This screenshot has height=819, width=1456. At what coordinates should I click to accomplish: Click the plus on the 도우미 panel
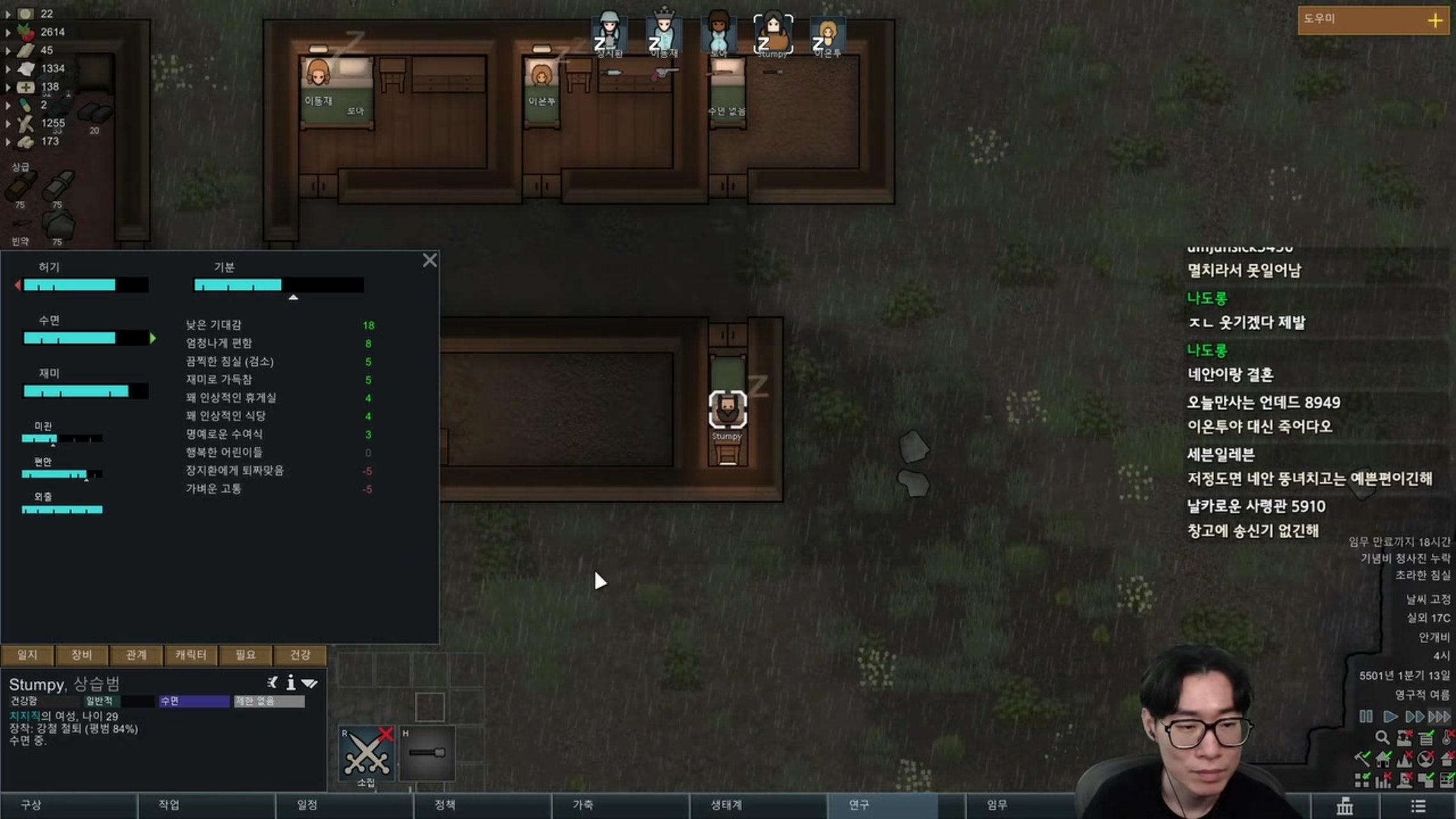point(1435,20)
